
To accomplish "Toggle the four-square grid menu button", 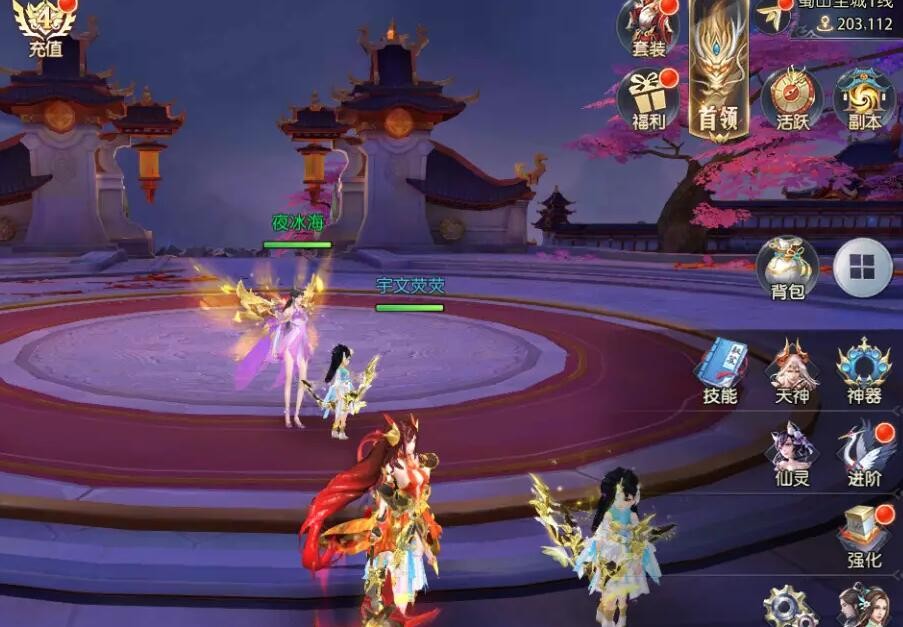I will pos(863,267).
